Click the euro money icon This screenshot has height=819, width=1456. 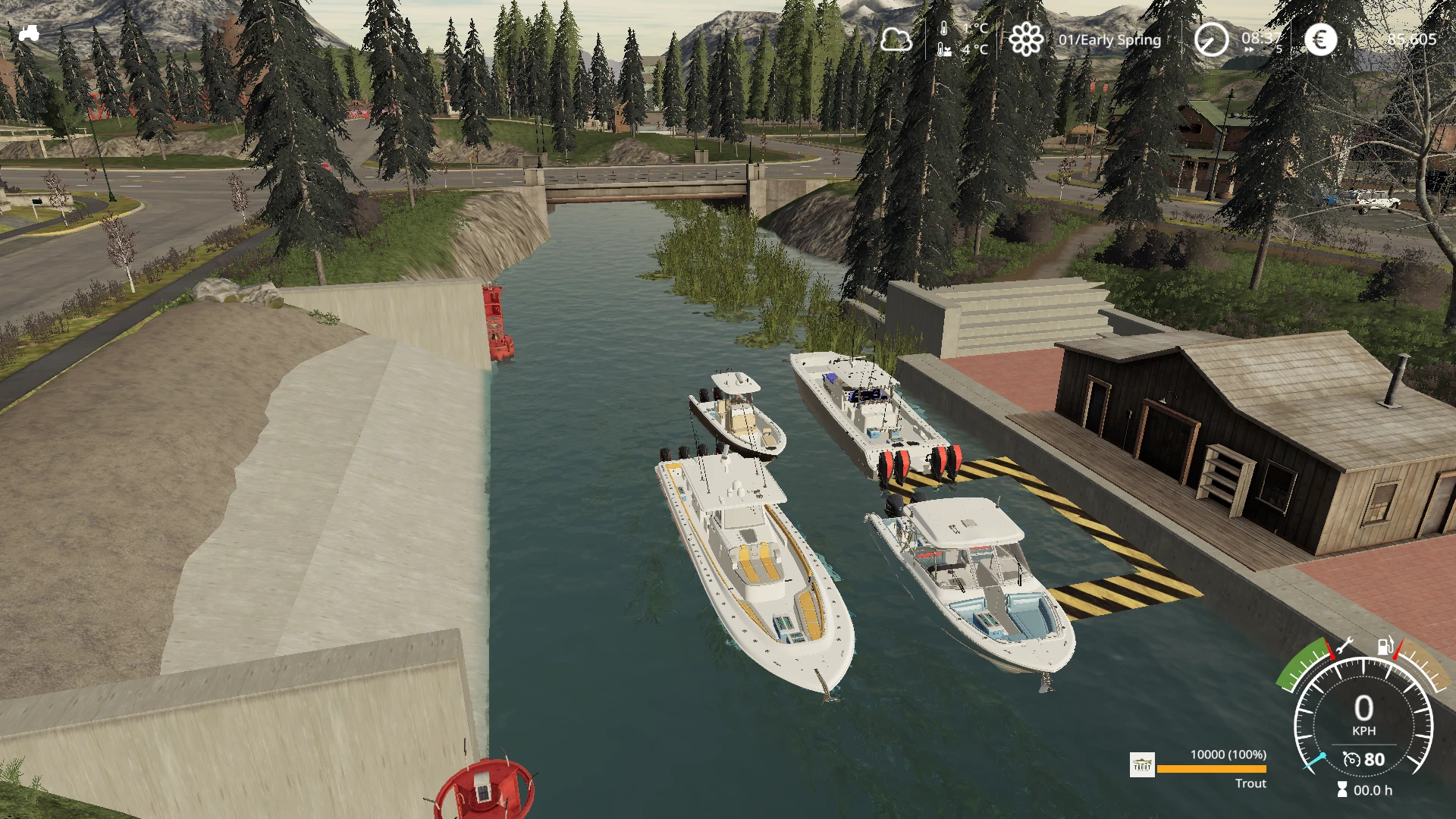[1320, 39]
